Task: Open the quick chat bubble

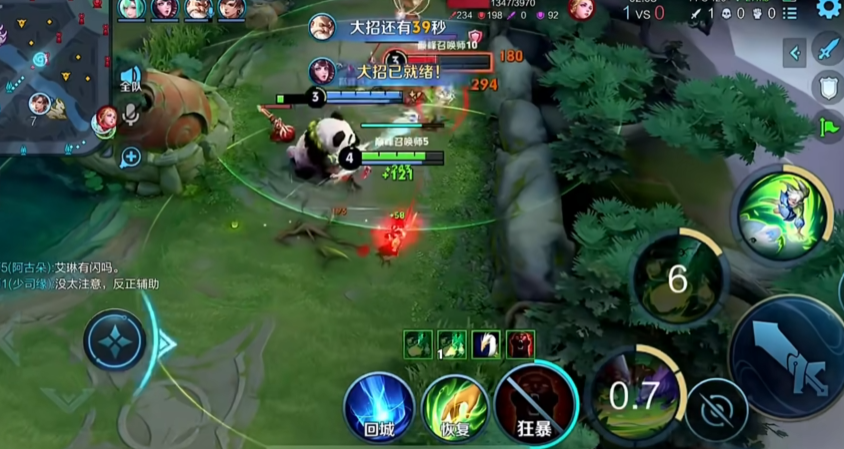Action: click(130, 157)
